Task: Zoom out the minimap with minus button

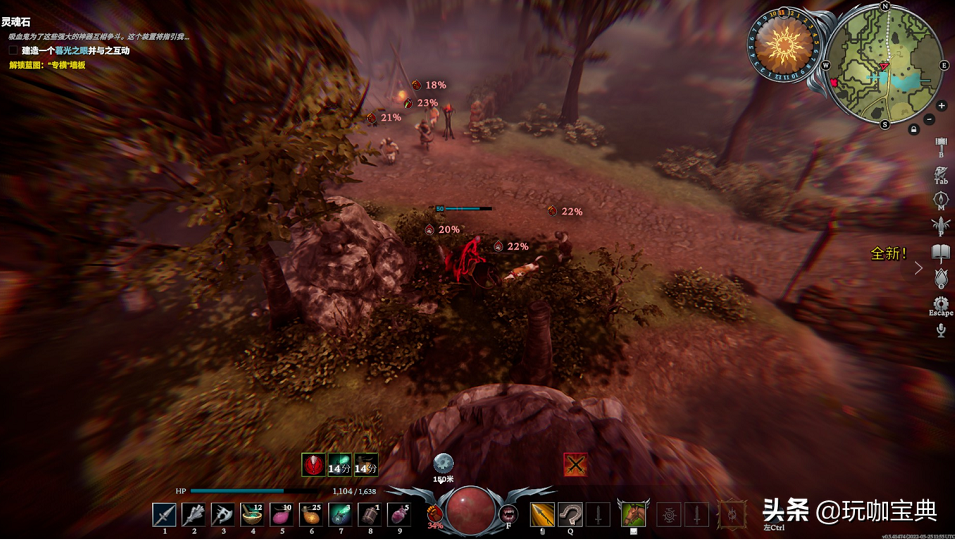Action: click(x=929, y=119)
